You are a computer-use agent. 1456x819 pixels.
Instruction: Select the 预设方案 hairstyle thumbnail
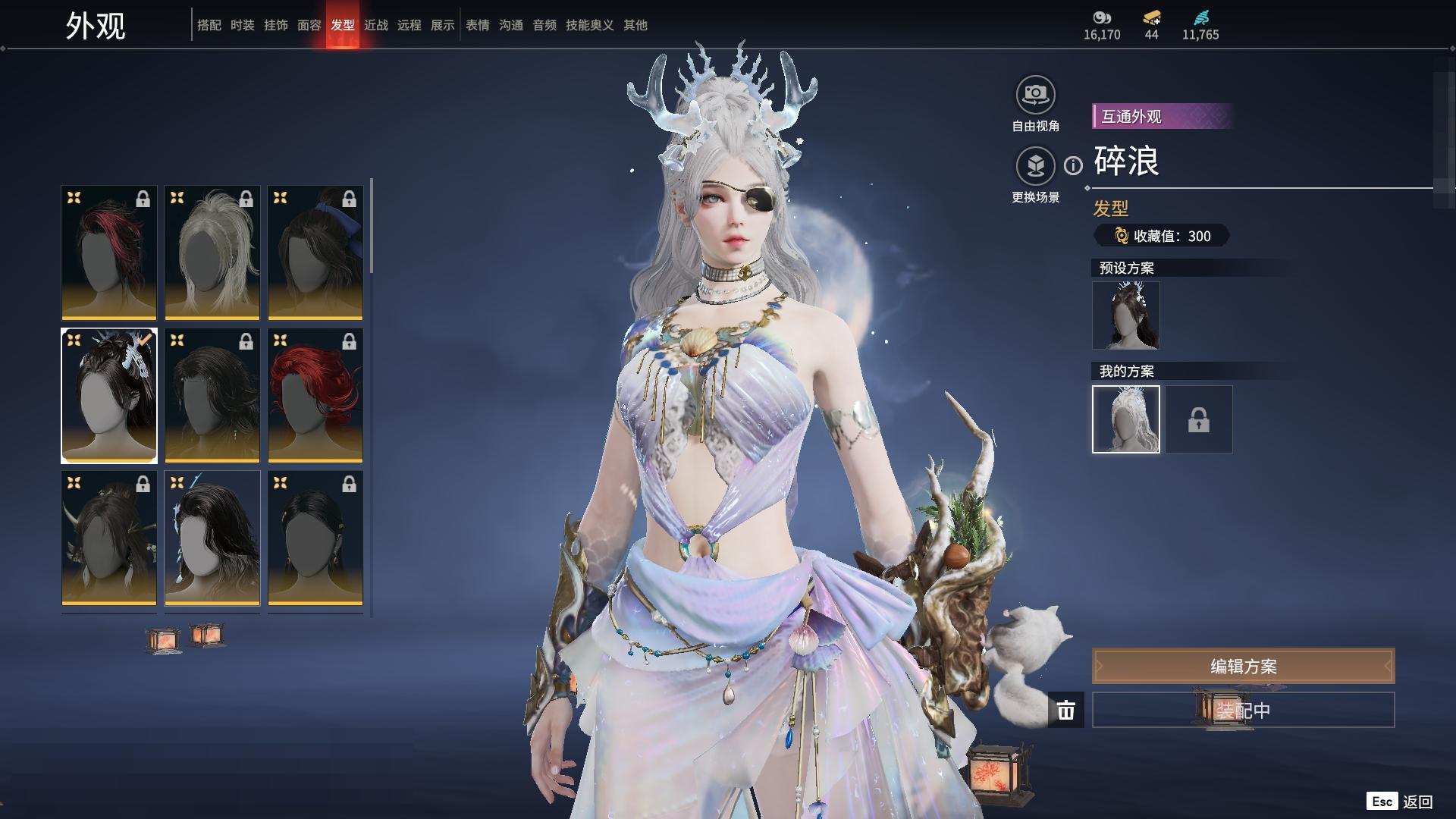(1126, 315)
